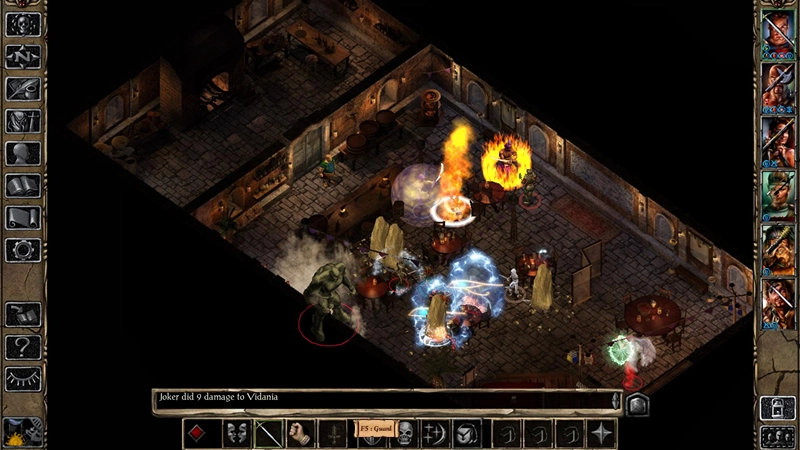Click the question mark help button
The image size is (800, 450).
(x=23, y=346)
